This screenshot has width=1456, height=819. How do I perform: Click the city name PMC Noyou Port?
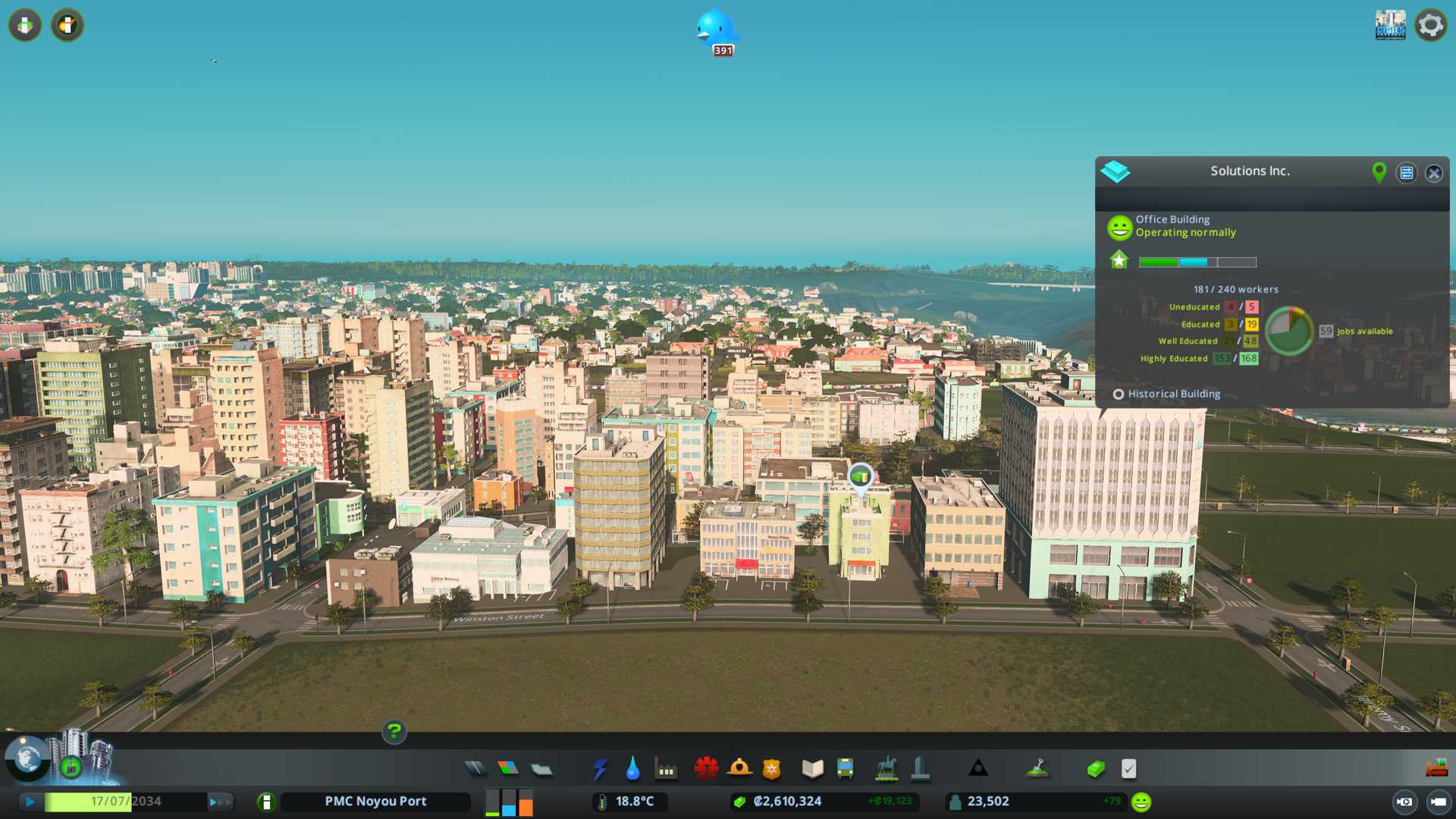[x=375, y=802]
